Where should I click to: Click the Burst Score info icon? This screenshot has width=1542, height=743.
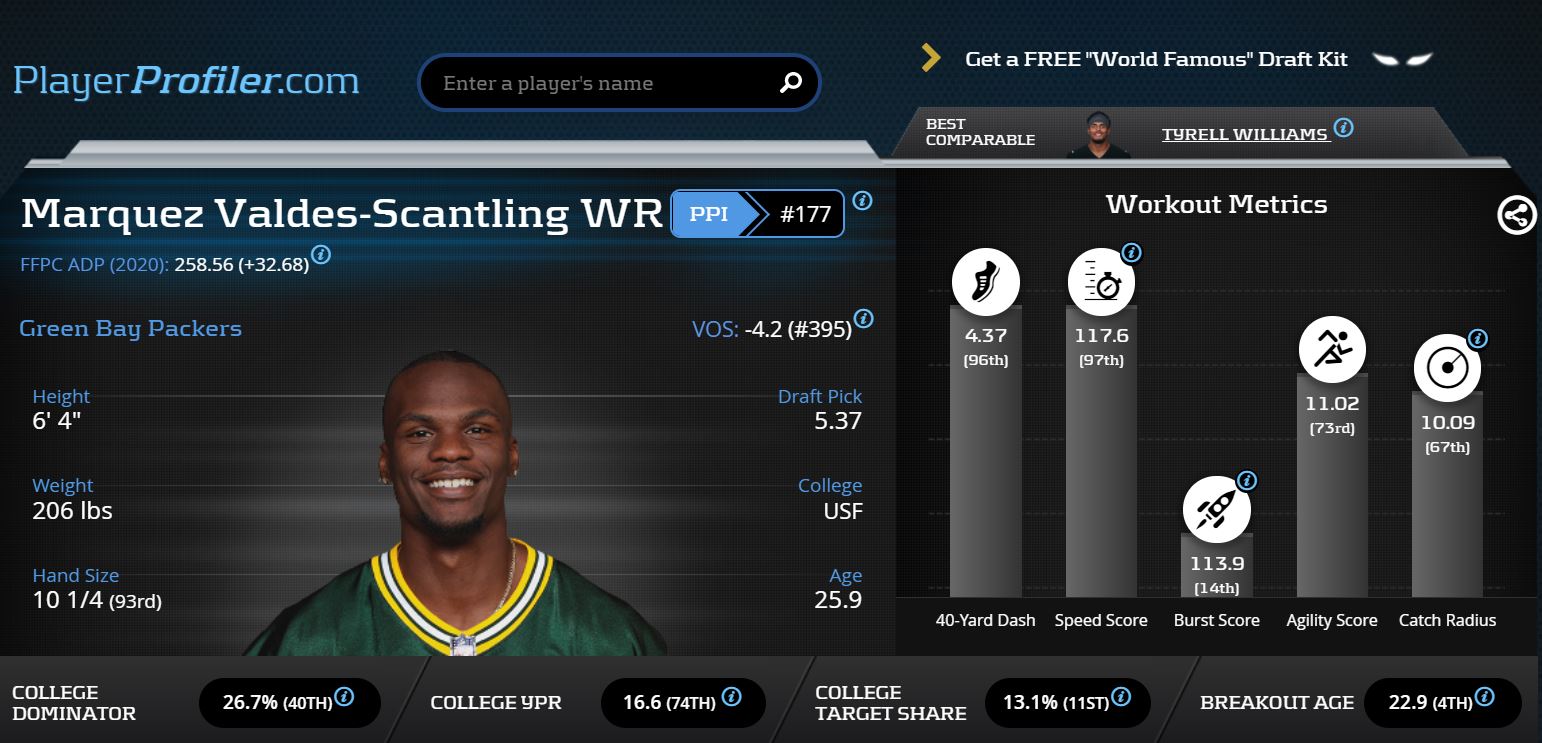(1246, 481)
